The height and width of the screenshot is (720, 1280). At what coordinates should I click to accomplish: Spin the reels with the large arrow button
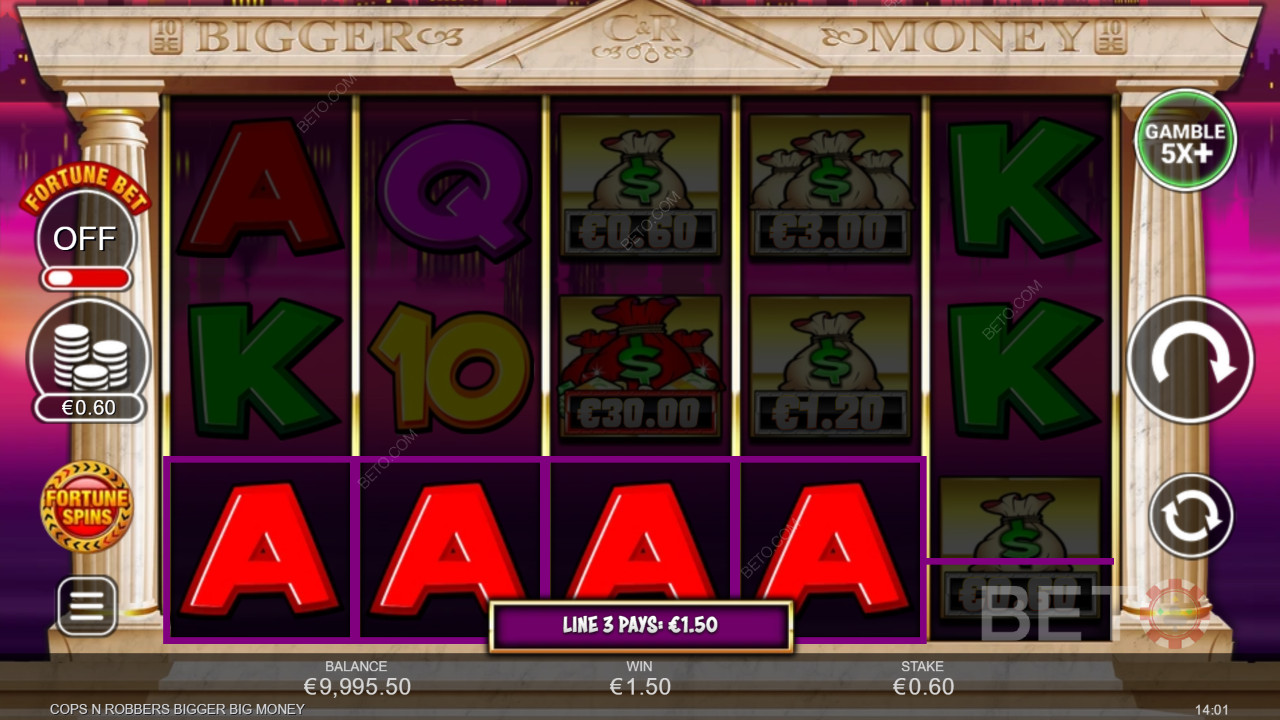(1190, 360)
